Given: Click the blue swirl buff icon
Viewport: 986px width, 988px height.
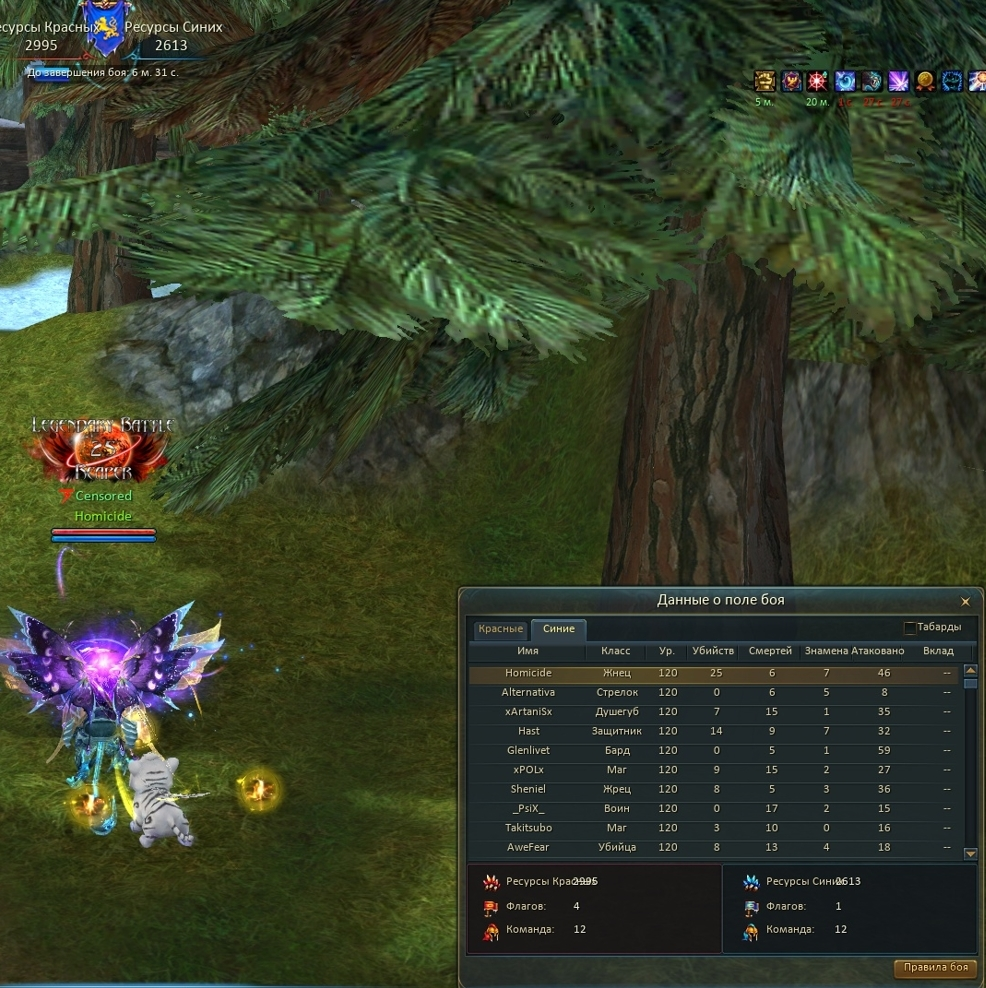Looking at the screenshot, I should tap(845, 81).
